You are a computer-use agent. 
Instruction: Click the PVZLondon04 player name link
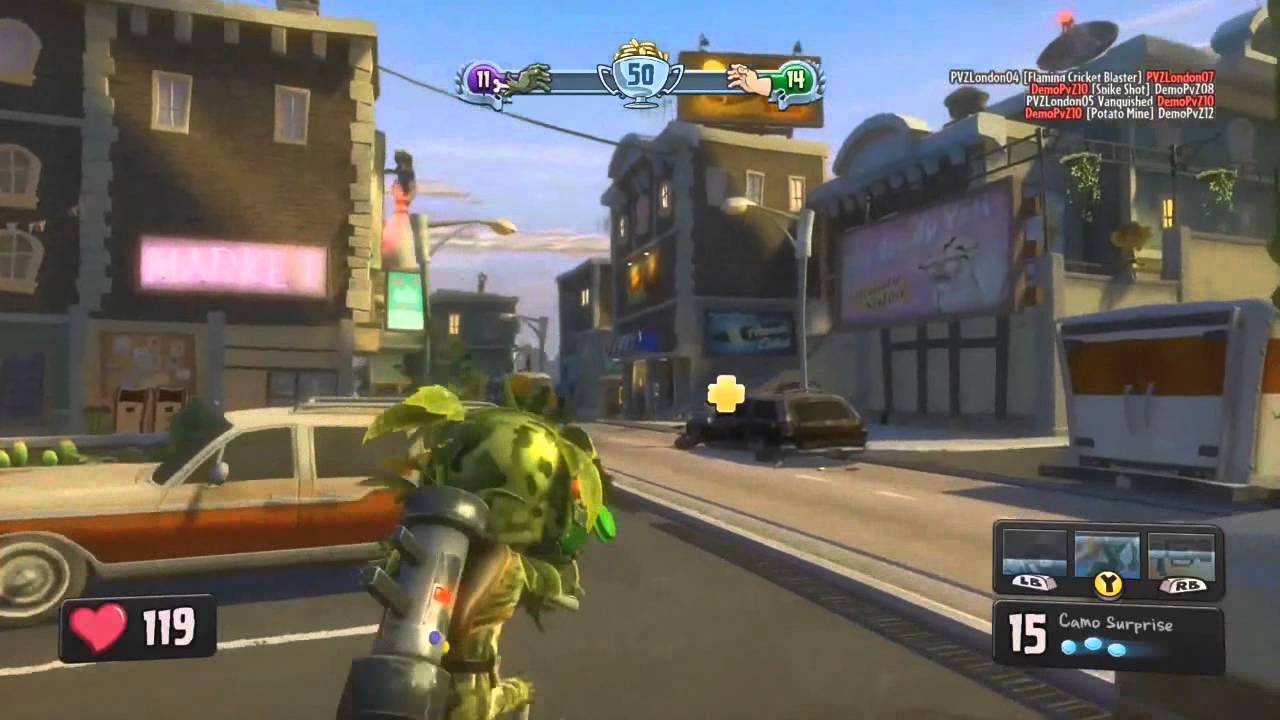click(x=985, y=76)
